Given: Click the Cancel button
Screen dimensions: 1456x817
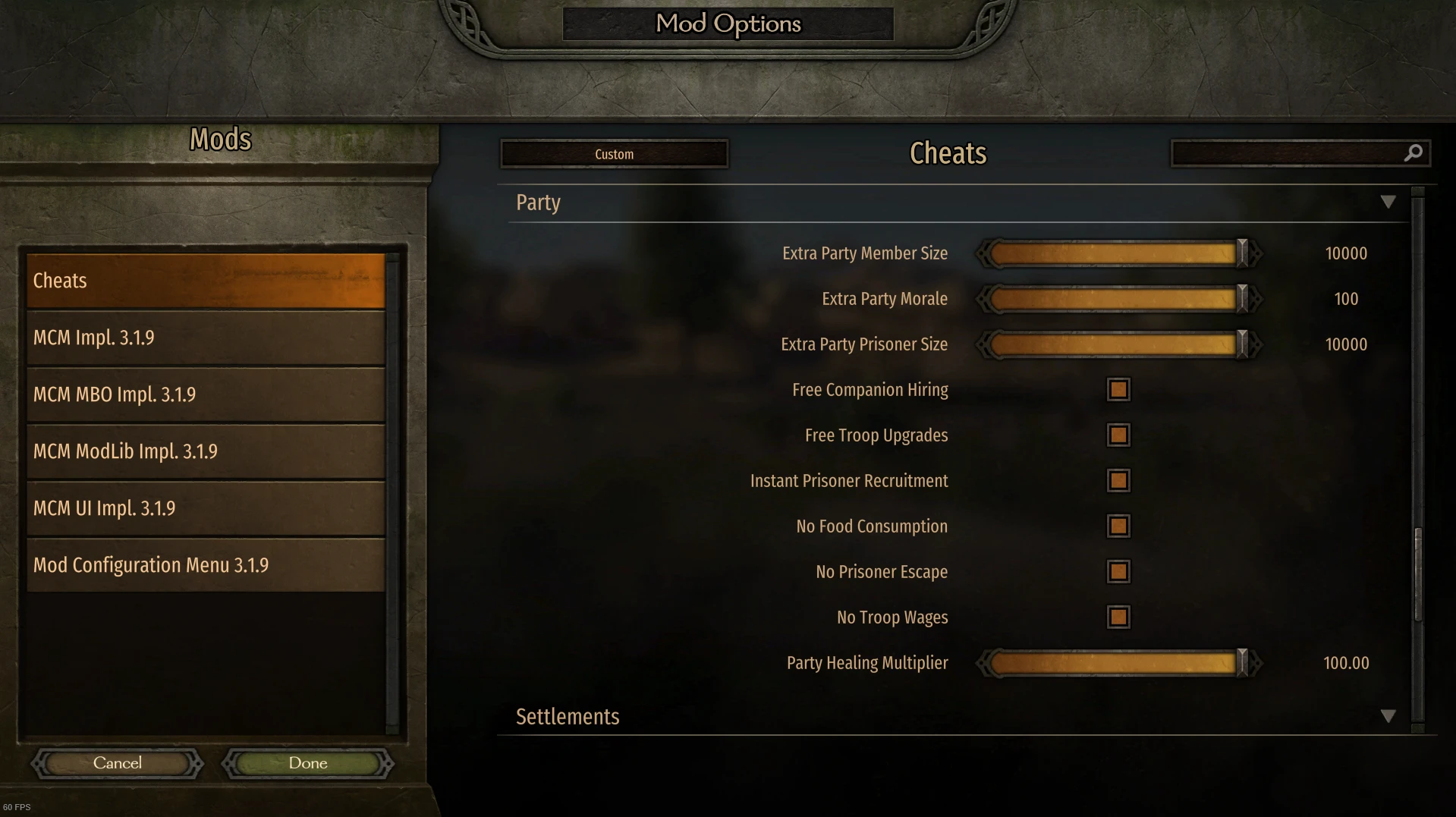Looking at the screenshot, I should tap(117, 762).
